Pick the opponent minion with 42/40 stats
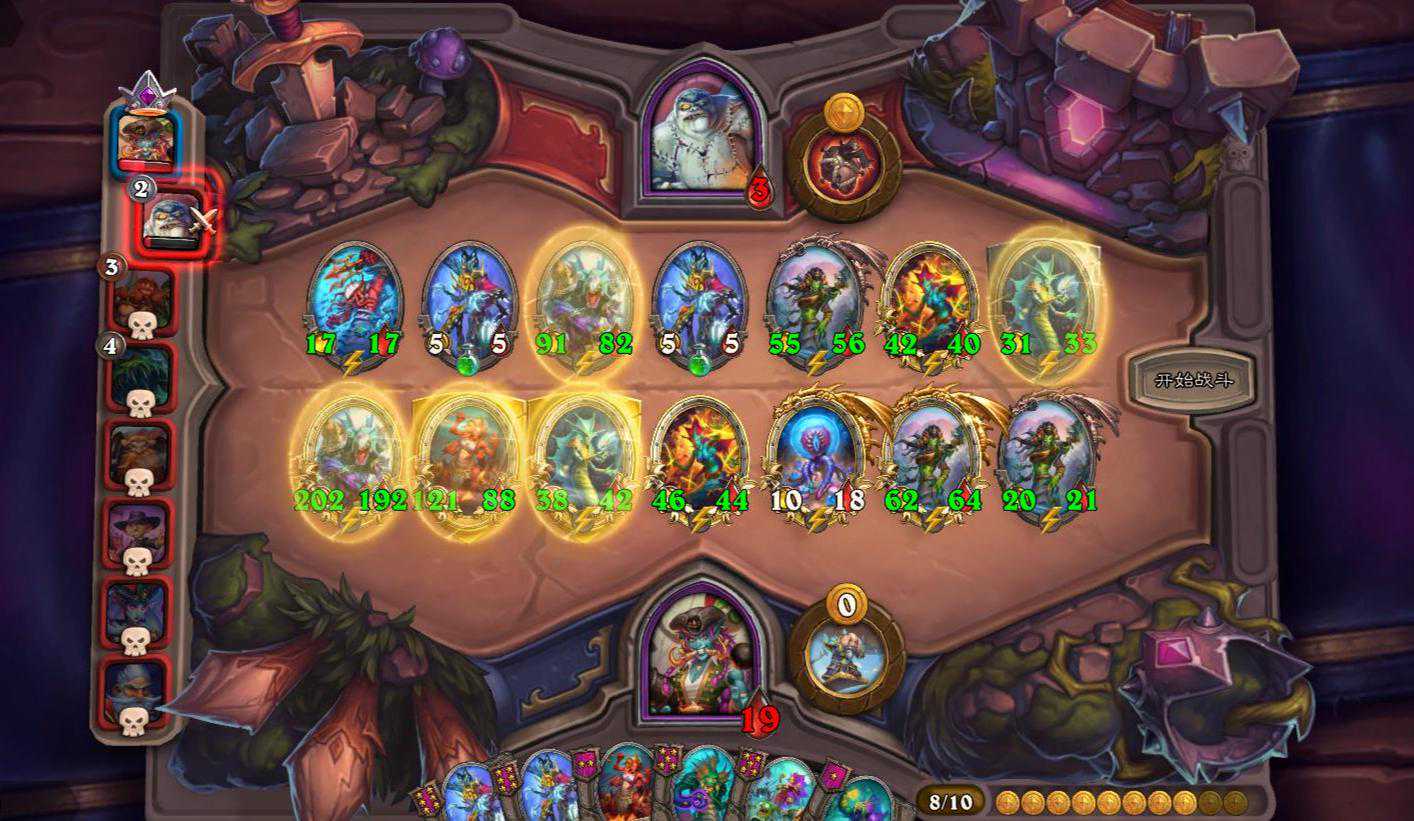Viewport: 1414px width, 821px height. tap(931, 295)
